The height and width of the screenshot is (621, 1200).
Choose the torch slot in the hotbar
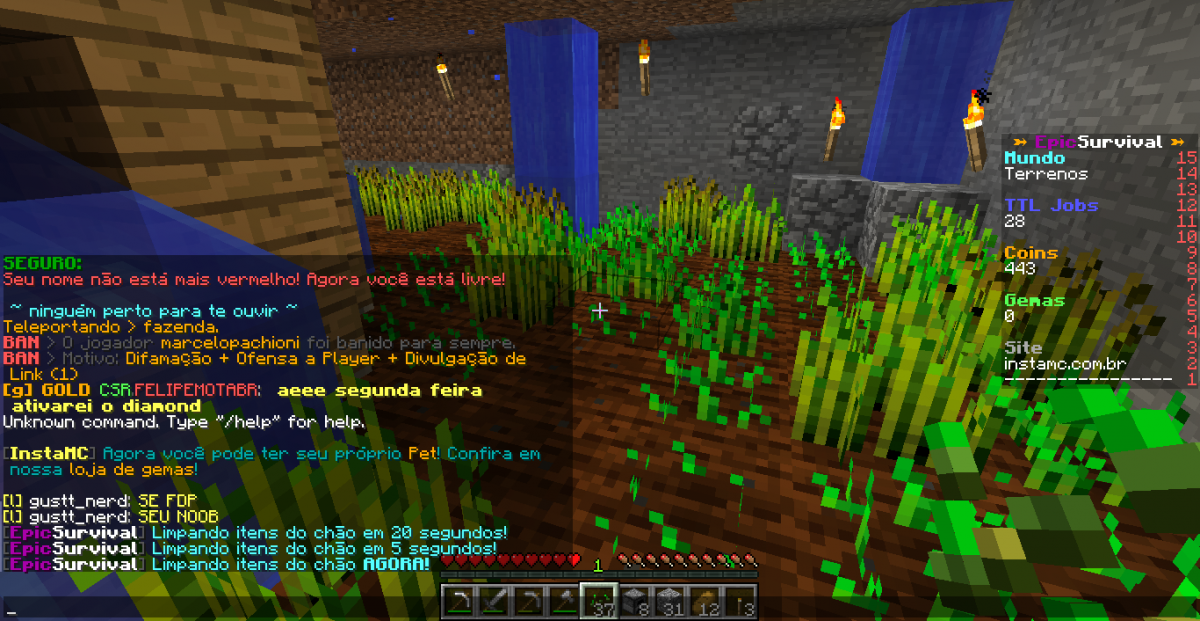[x=742, y=601]
